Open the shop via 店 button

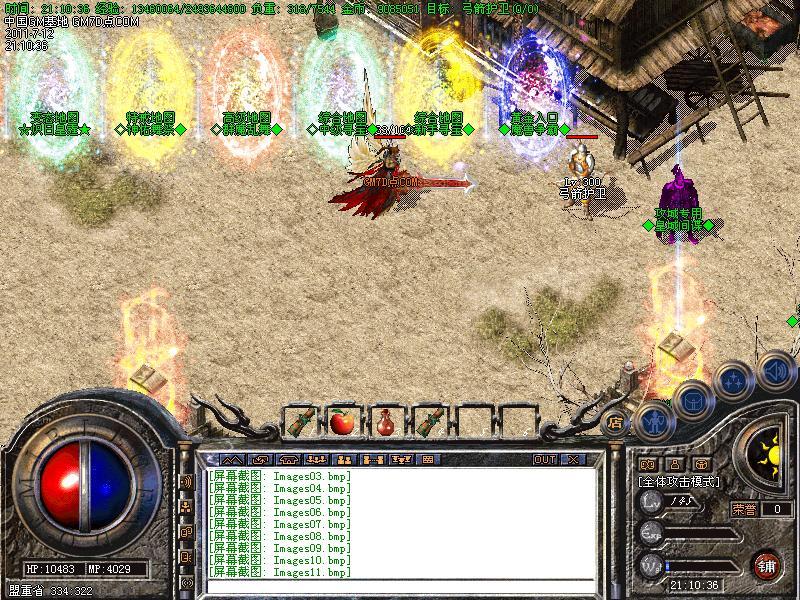pos(616,422)
